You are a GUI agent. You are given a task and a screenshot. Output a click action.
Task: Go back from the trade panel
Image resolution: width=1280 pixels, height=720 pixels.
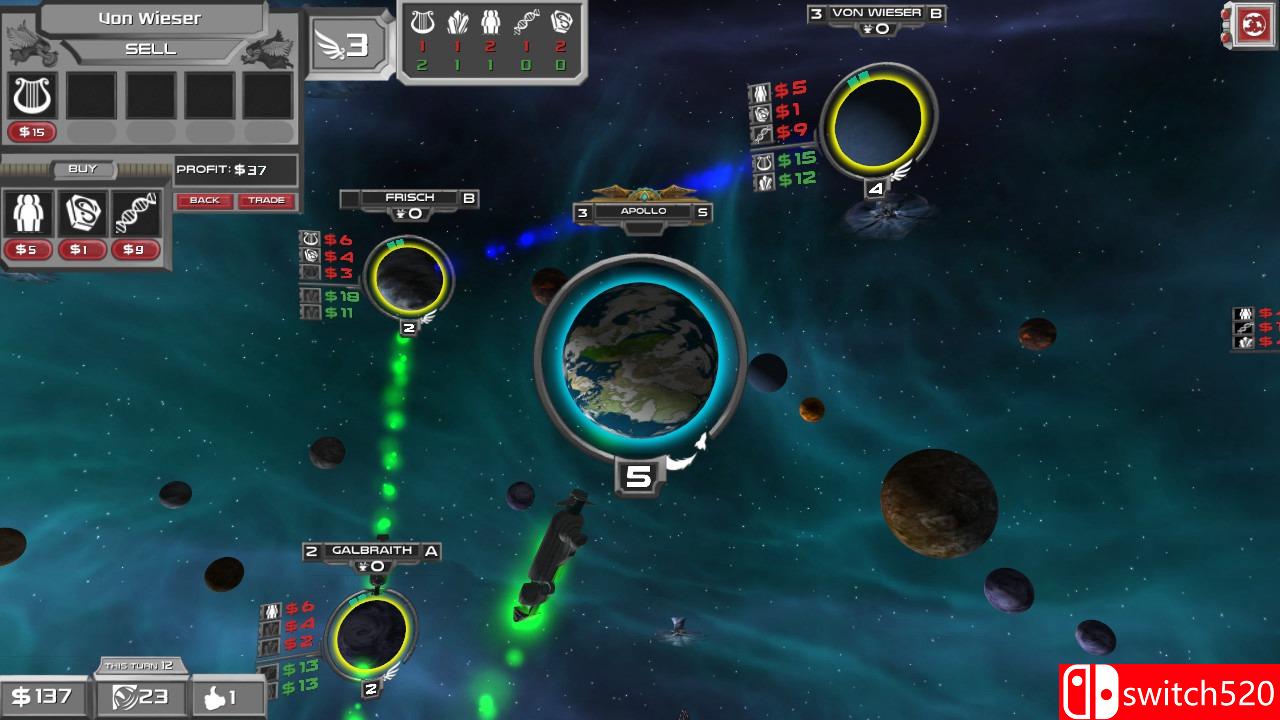pyautogui.click(x=204, y=200)
